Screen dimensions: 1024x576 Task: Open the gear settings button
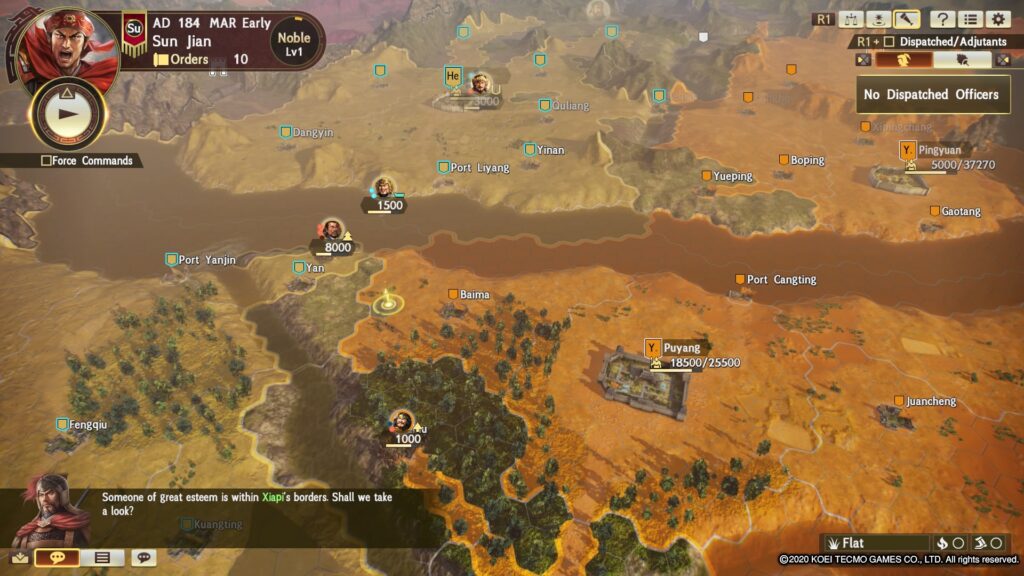click(x=997, y=19)
